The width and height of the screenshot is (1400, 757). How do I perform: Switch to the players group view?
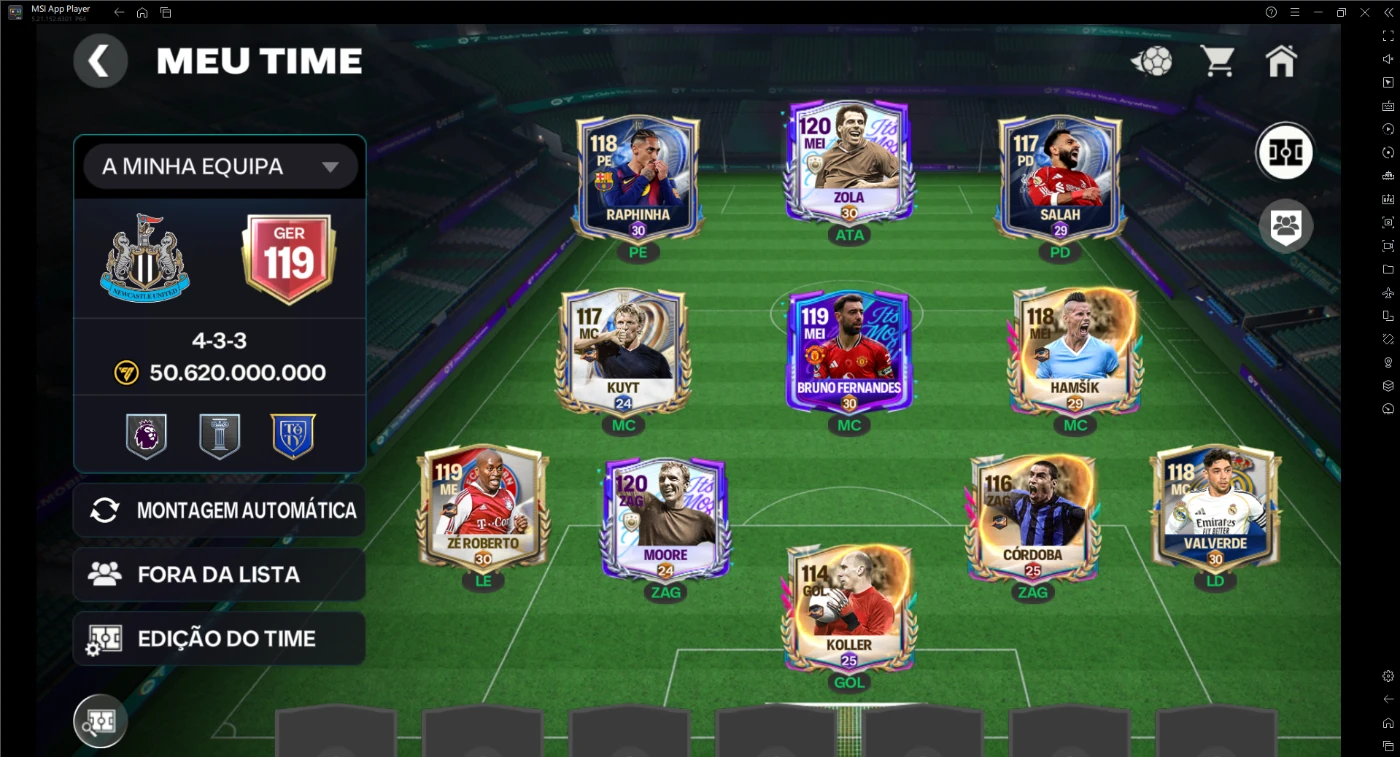click(1285, 226)
